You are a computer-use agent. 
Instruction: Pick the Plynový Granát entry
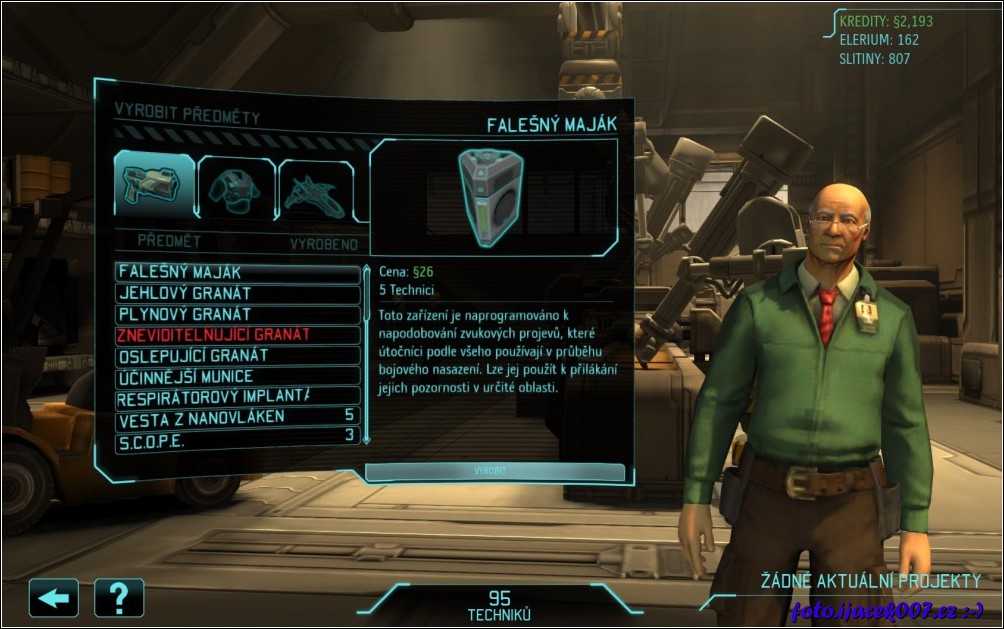[x=237, y=314]
